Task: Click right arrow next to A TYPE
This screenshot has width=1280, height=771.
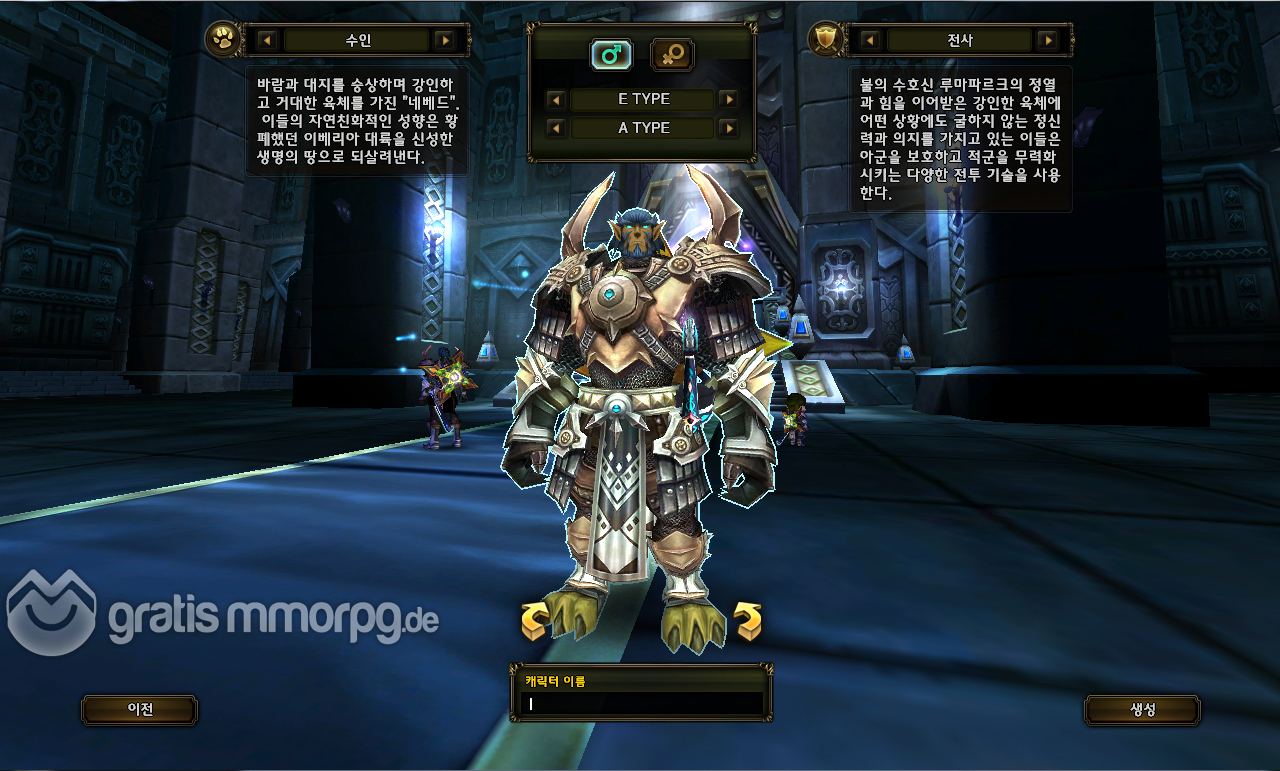Action: pyautogui.click(x=728, y=128)
